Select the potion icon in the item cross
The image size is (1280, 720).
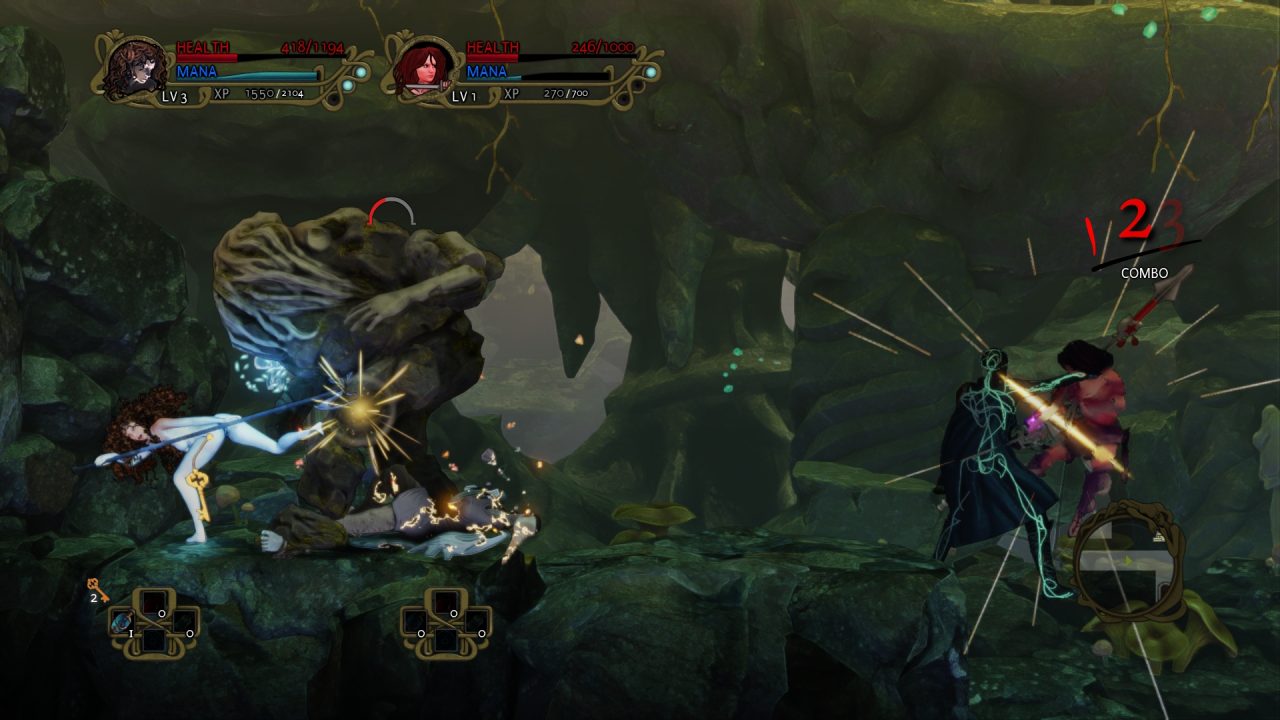[x=122, y=623]
